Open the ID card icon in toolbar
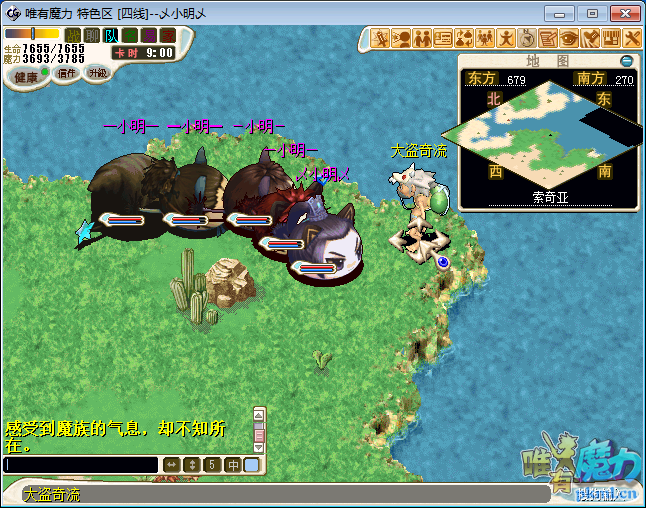646x508 pixels. point(444,38)
